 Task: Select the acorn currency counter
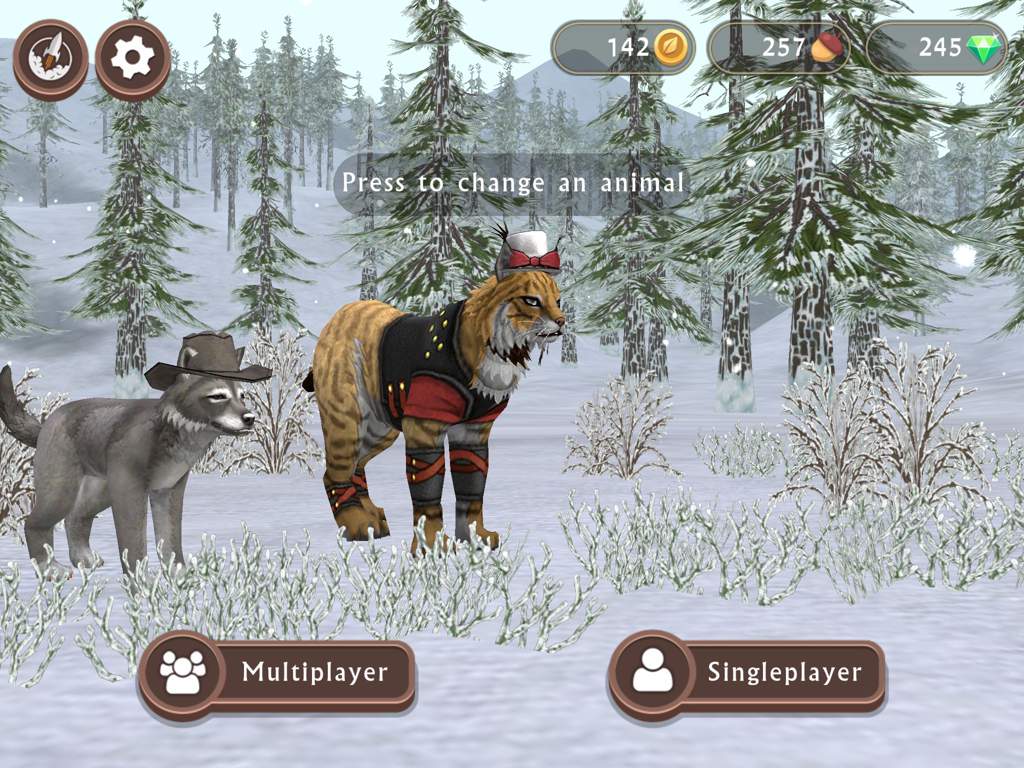779,48
